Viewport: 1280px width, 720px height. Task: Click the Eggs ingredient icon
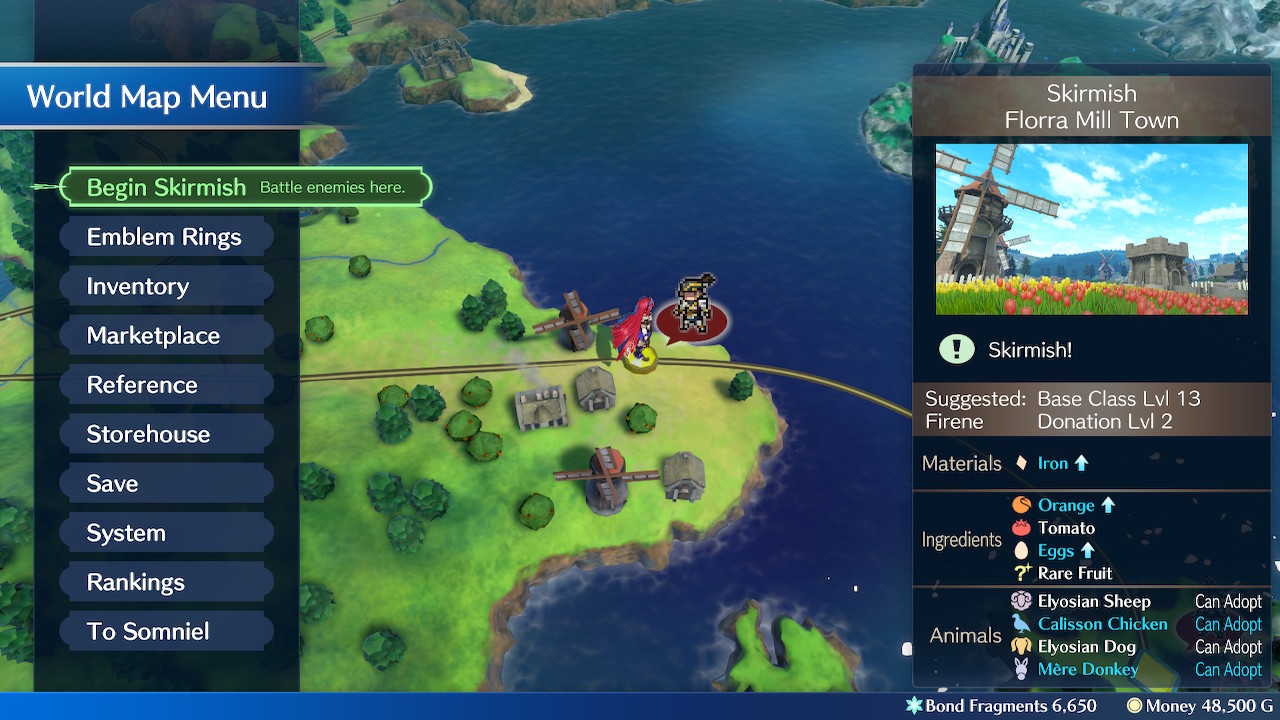(x=1023, y=550)
